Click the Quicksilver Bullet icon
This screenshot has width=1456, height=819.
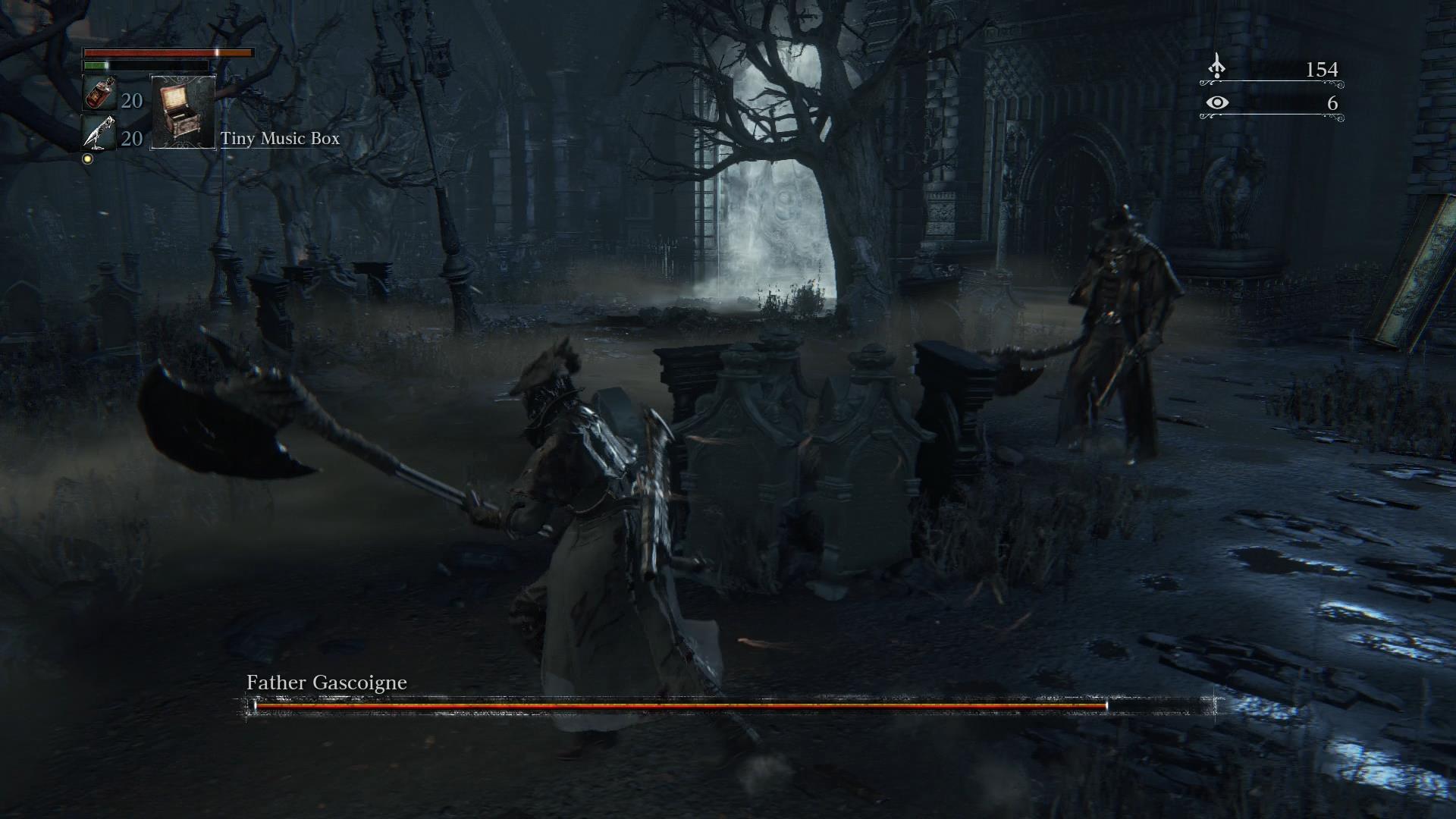pyautogui.click(x=99, y=134)
